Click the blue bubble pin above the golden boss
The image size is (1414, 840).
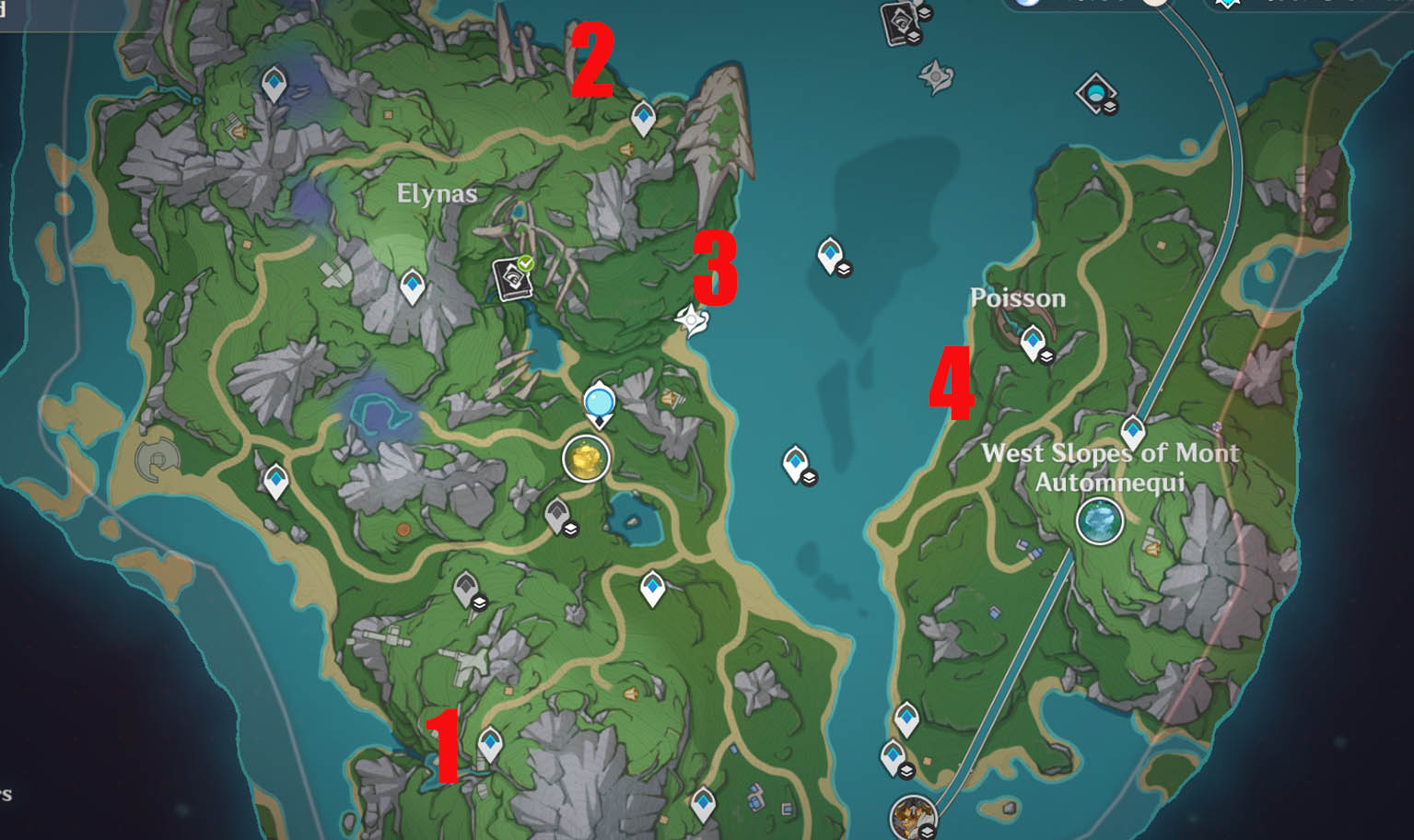[x=600, y=401]
